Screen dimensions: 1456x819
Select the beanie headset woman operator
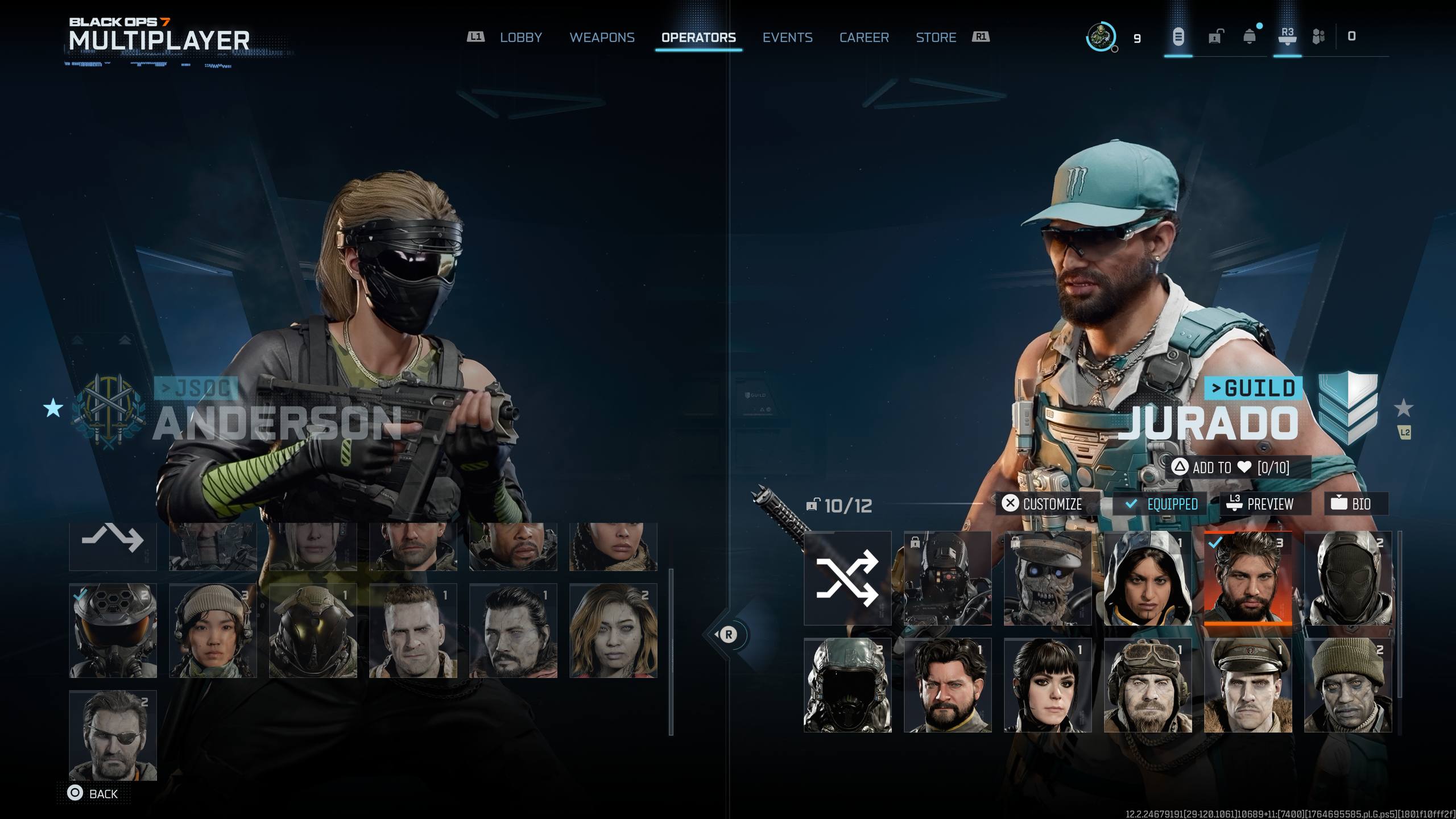pos(213,630)
